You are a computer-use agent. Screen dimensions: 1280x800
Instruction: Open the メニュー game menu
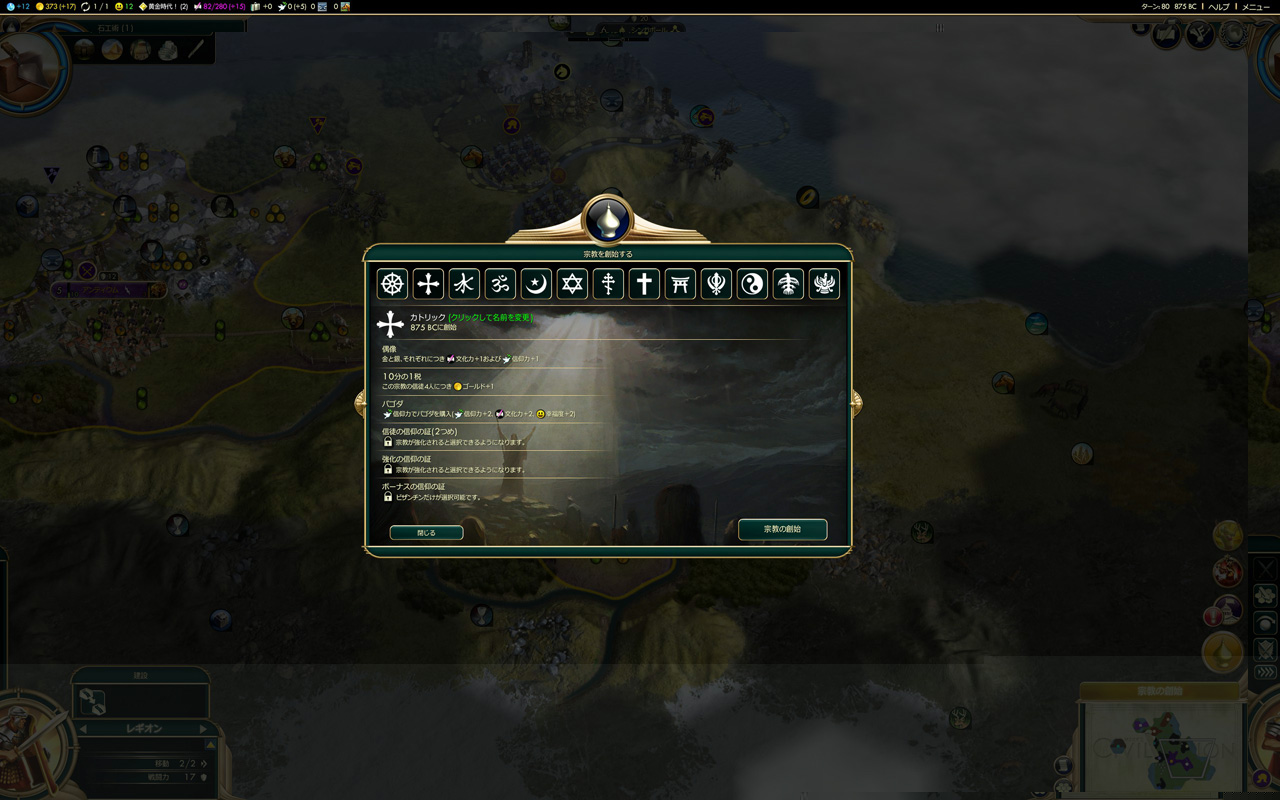click(x=1255, y=7)
